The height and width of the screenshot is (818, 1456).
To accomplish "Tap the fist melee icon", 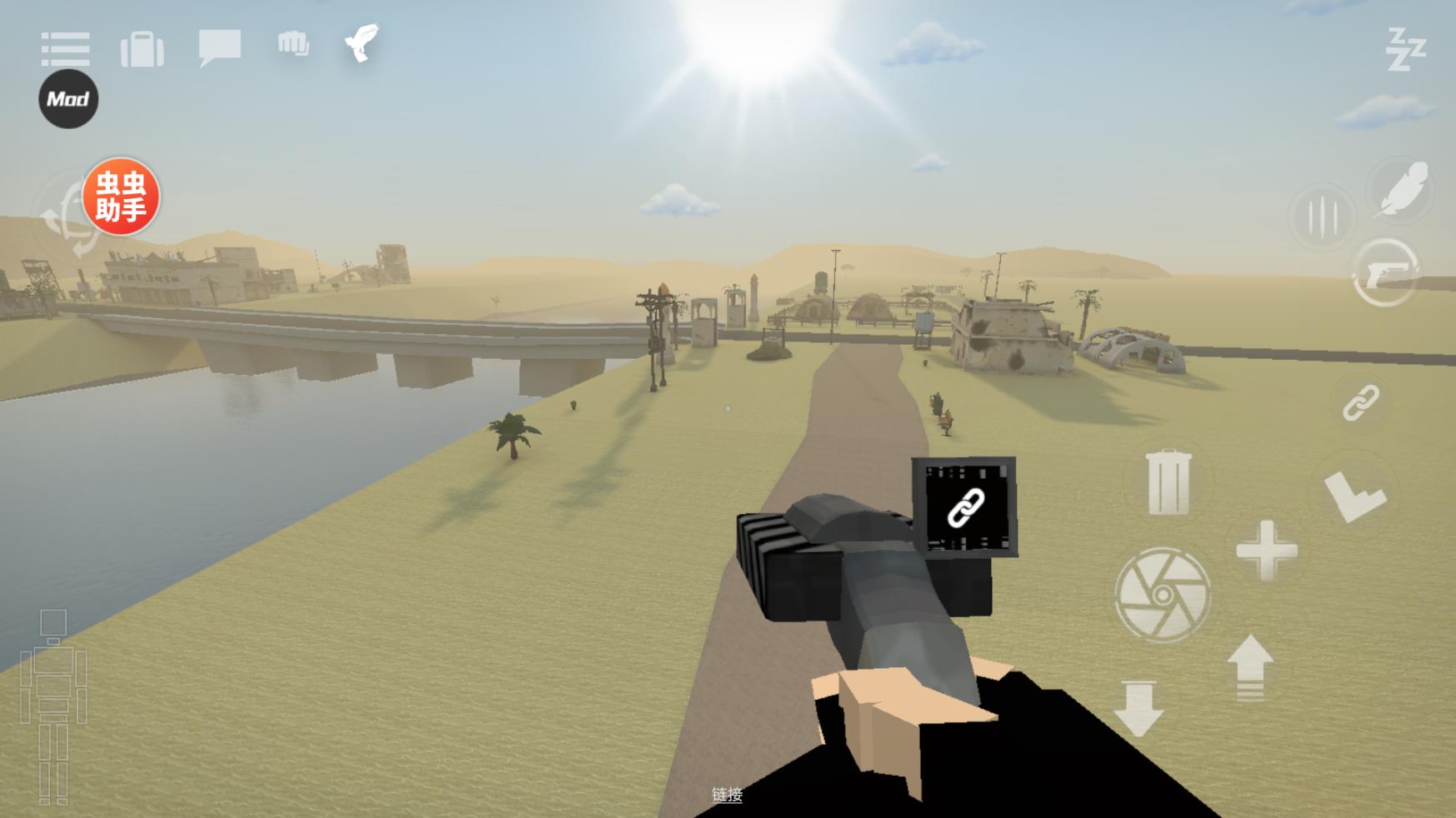I will [x=293, y=43].
